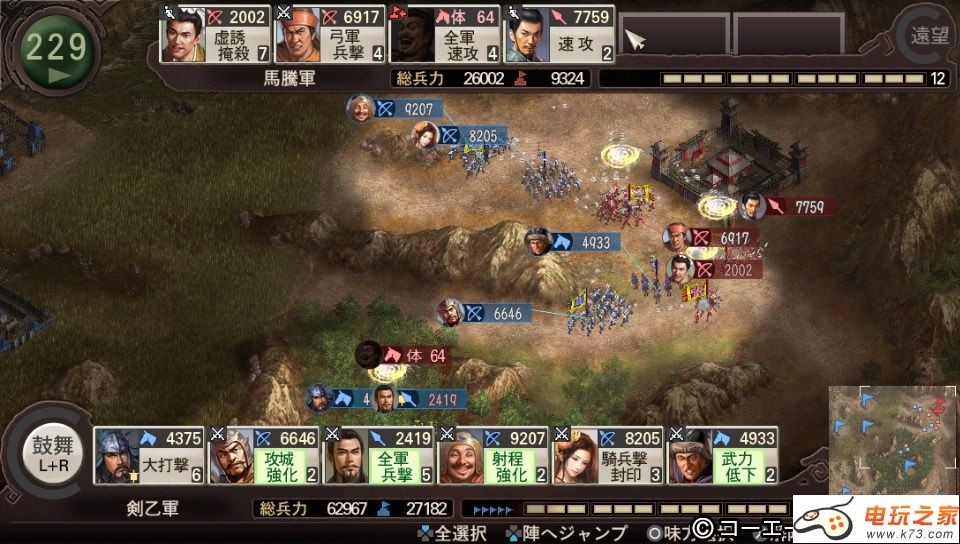Inspect enemy 速攻 officer card with 7759 troops
The width and height of the screenshot is (960, 544).
[559, 34]
